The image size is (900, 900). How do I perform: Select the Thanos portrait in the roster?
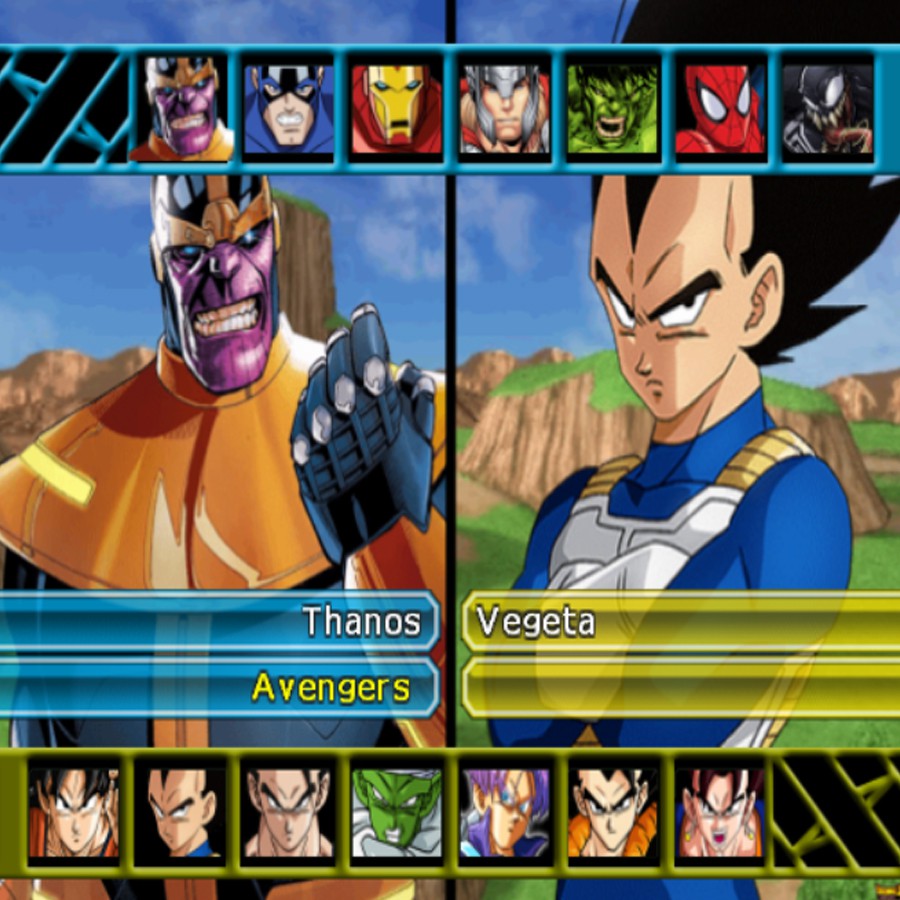181,108
